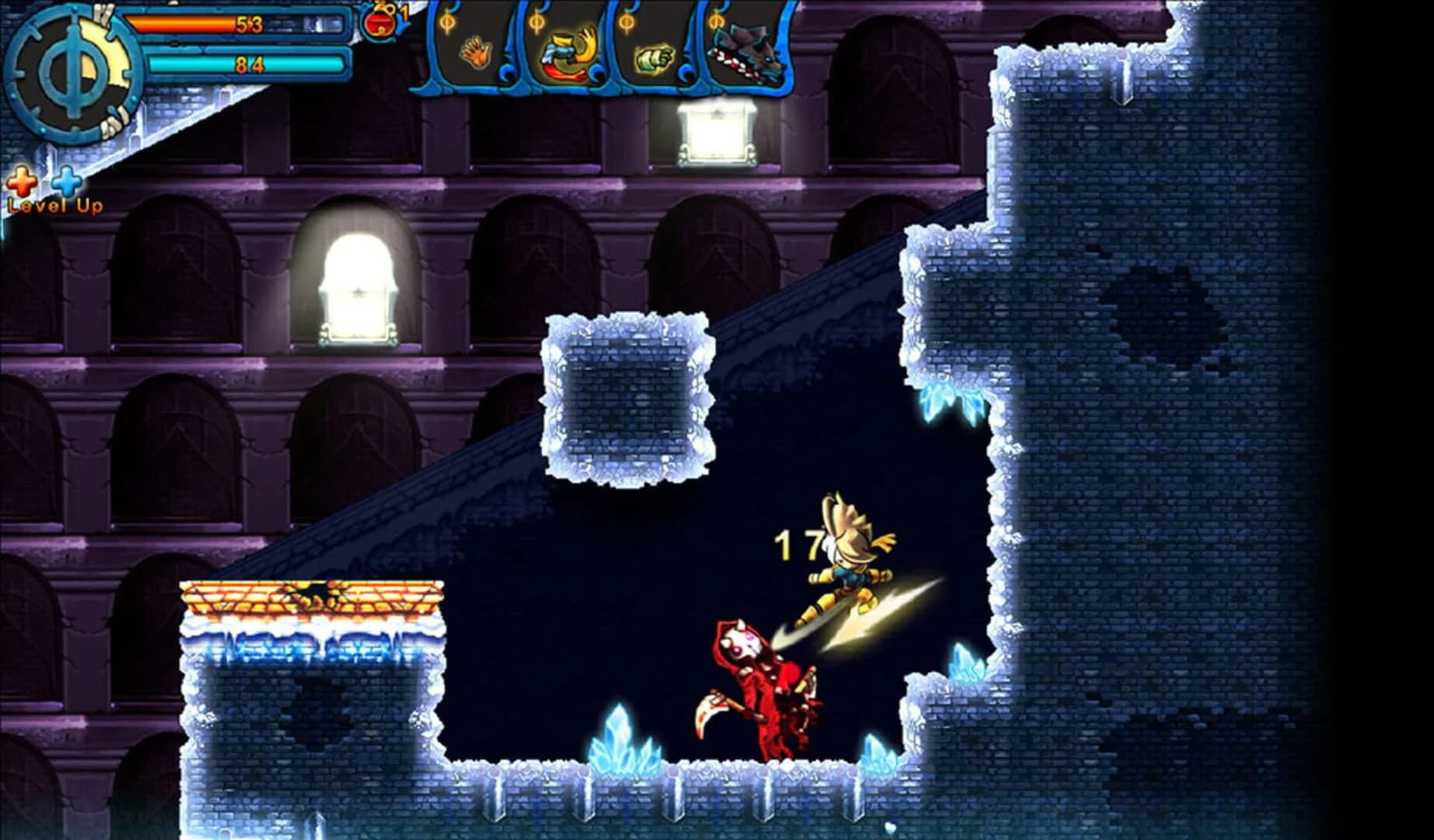Click the creature on the yellow-railed platform
Viewport: 1434px width, 840px height.
pos(311,593)
